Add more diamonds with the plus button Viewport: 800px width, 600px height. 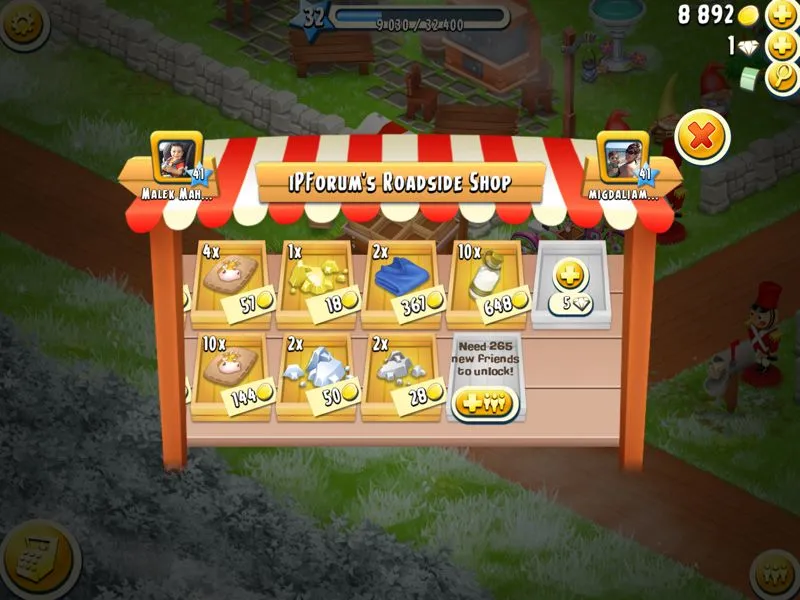(782, 47)
